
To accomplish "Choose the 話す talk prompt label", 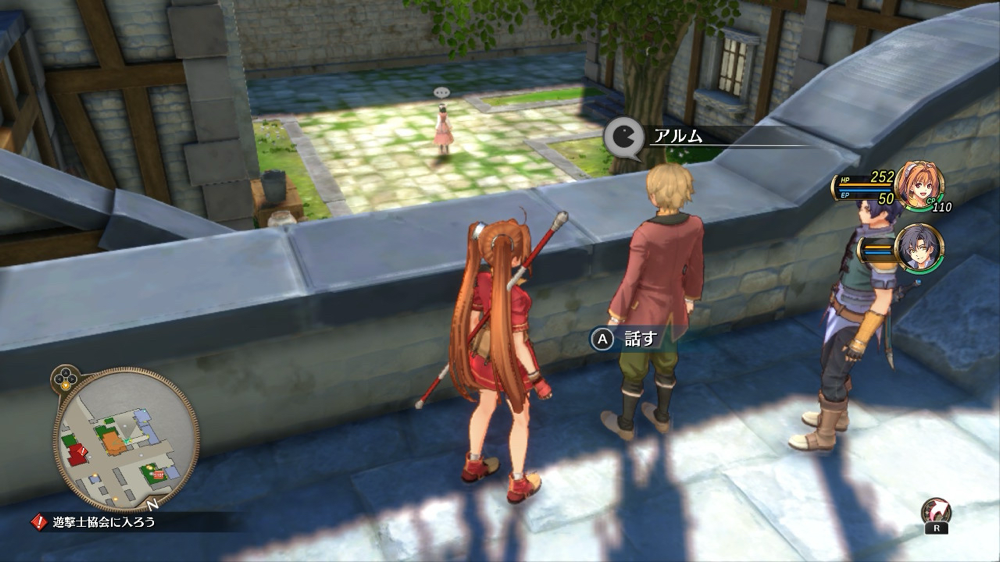I will [641, 339].
